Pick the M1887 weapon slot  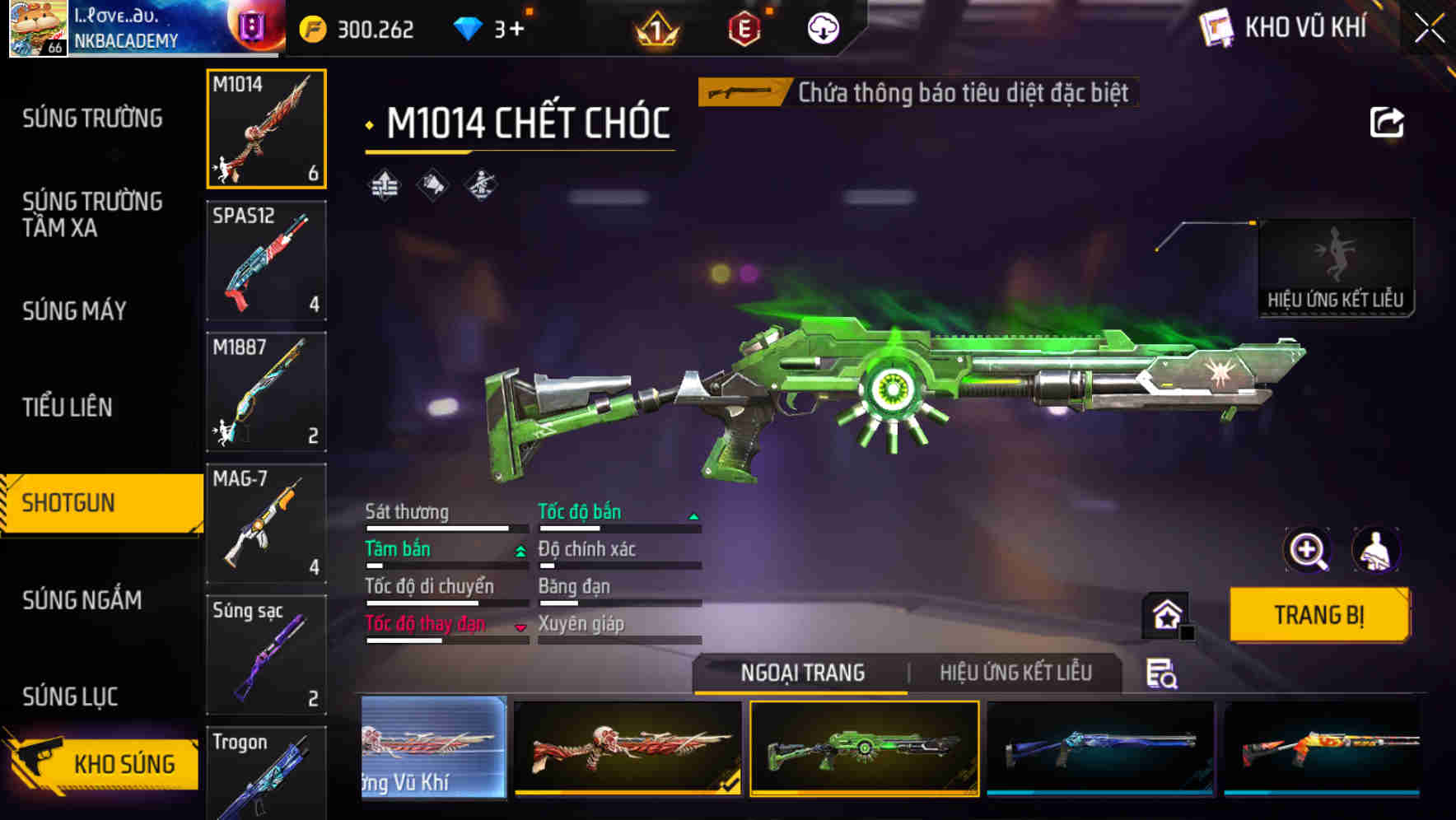[x=266, y=392]
